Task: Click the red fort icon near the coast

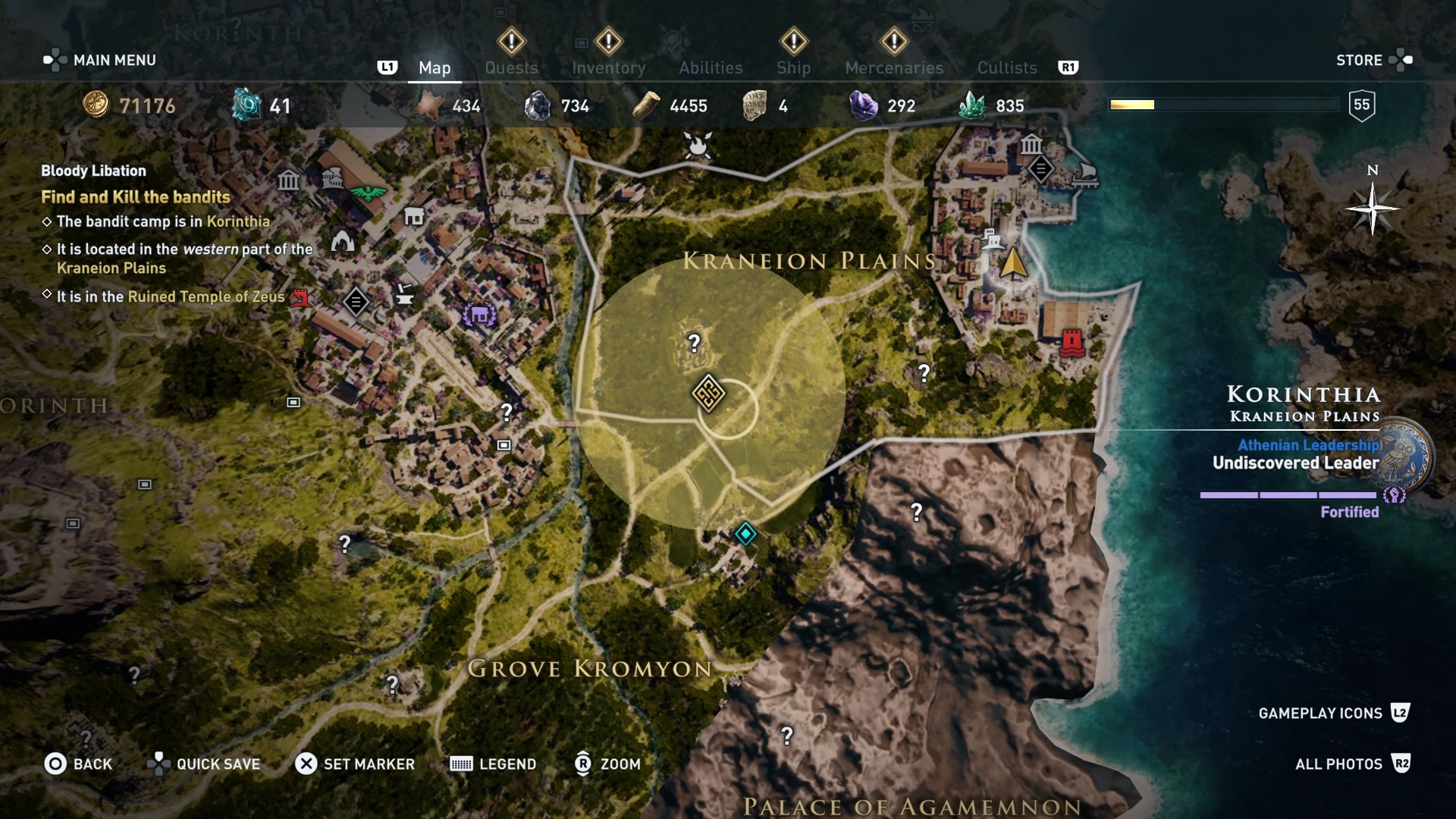Action: [x=1071, y=342]
